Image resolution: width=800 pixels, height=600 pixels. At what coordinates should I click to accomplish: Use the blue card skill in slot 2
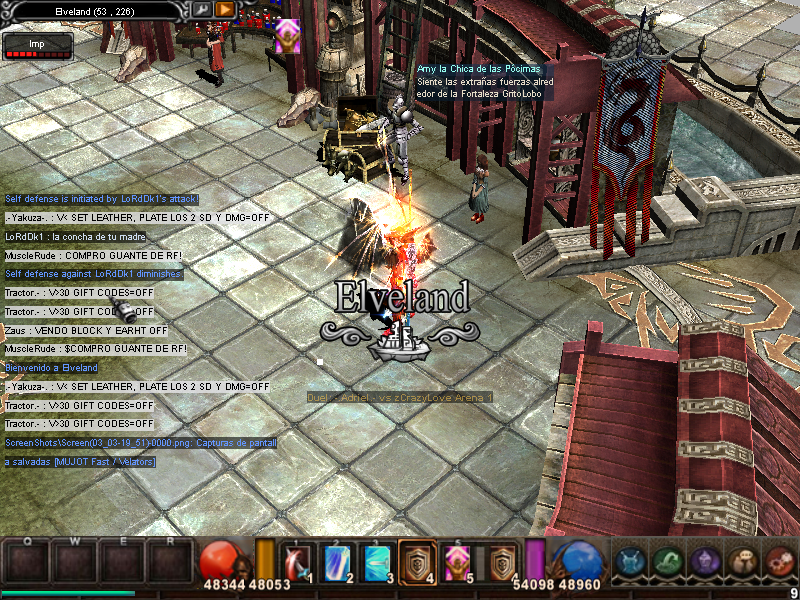coord(338,562)
